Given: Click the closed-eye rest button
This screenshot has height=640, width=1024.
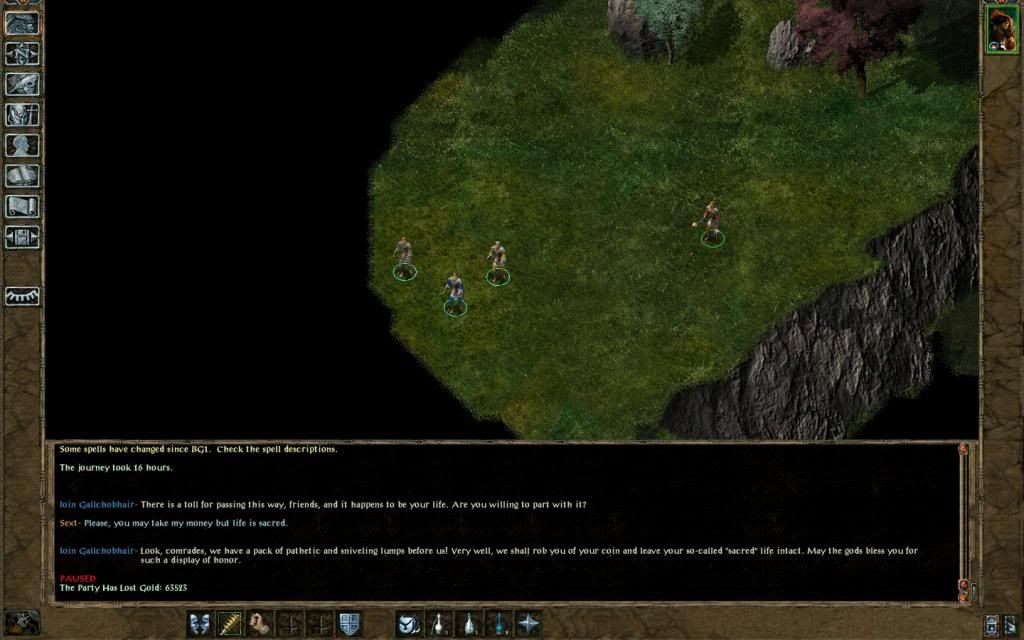Looking at the screenshot, I should [22, 296].
